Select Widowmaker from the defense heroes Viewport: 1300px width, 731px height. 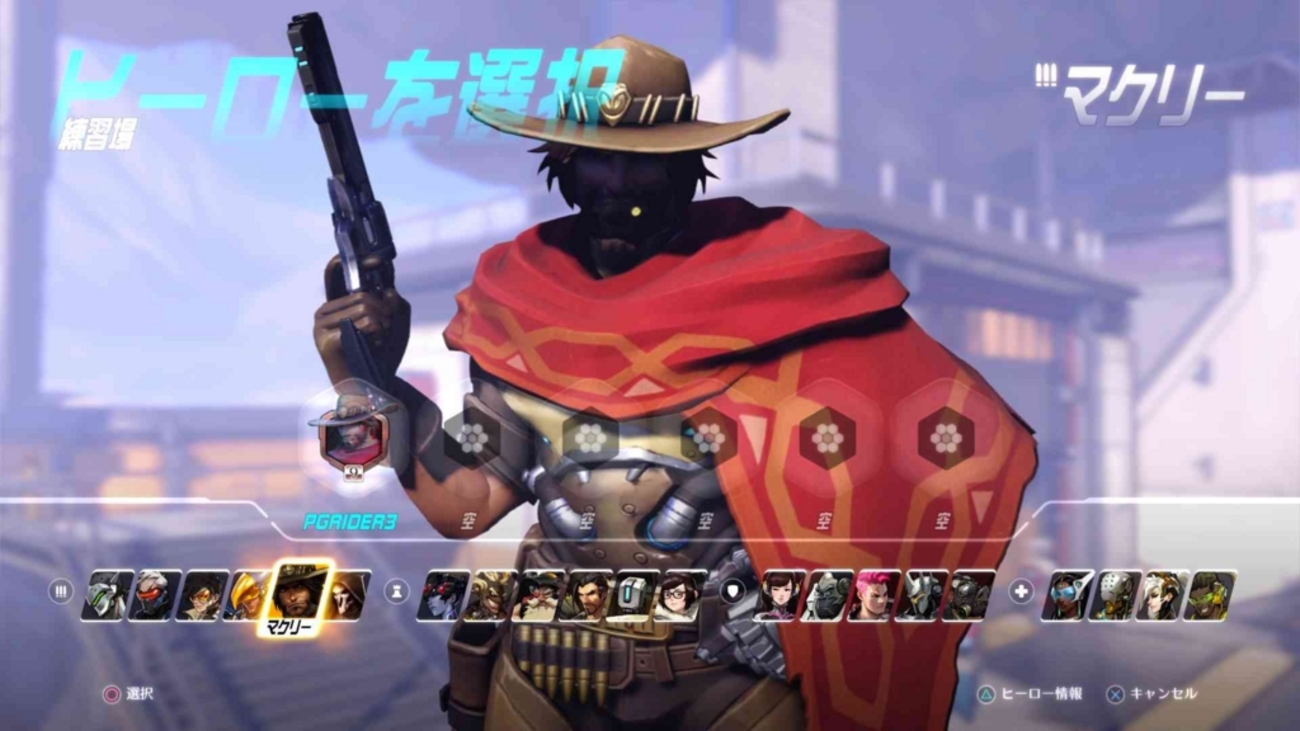442,594
